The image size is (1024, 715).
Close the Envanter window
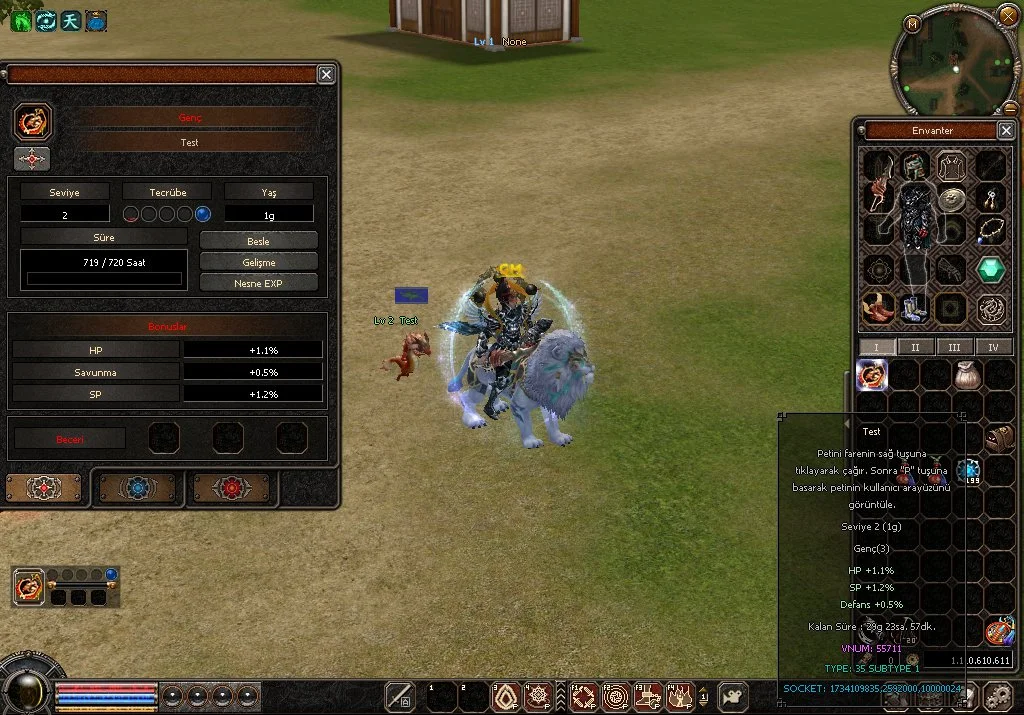coord(1006,131)
